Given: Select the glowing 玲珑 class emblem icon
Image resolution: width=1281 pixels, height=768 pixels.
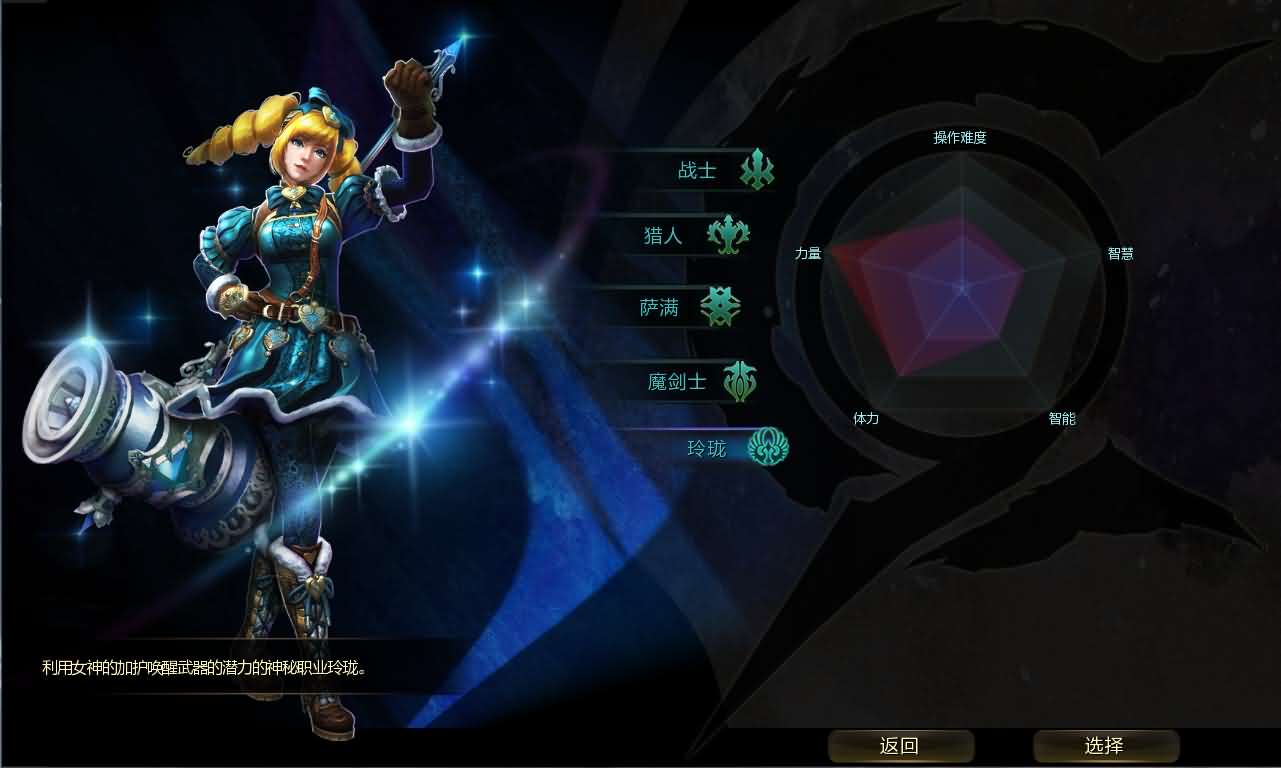Looking at the screenshot, I should (x=767, y=447).
